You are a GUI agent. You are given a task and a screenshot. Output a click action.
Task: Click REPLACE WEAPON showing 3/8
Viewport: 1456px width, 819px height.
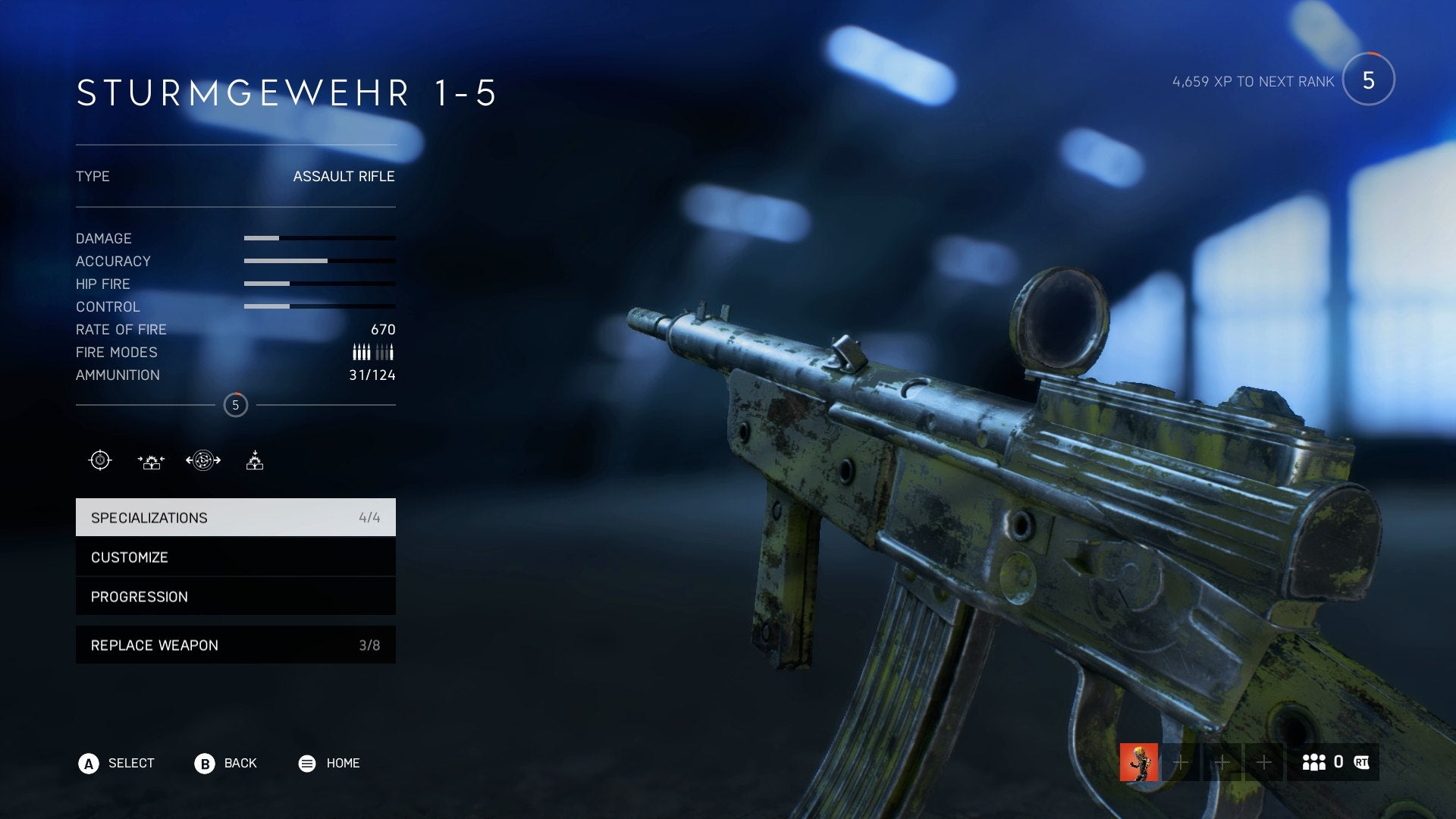pos(235,645)
